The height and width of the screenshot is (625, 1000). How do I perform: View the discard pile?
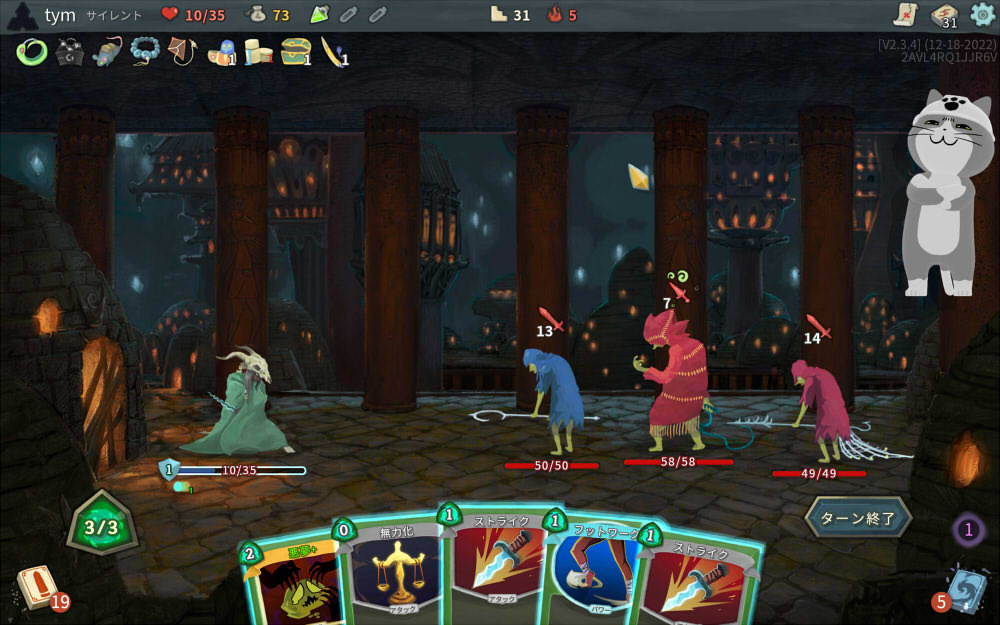(x=964, y=589)
